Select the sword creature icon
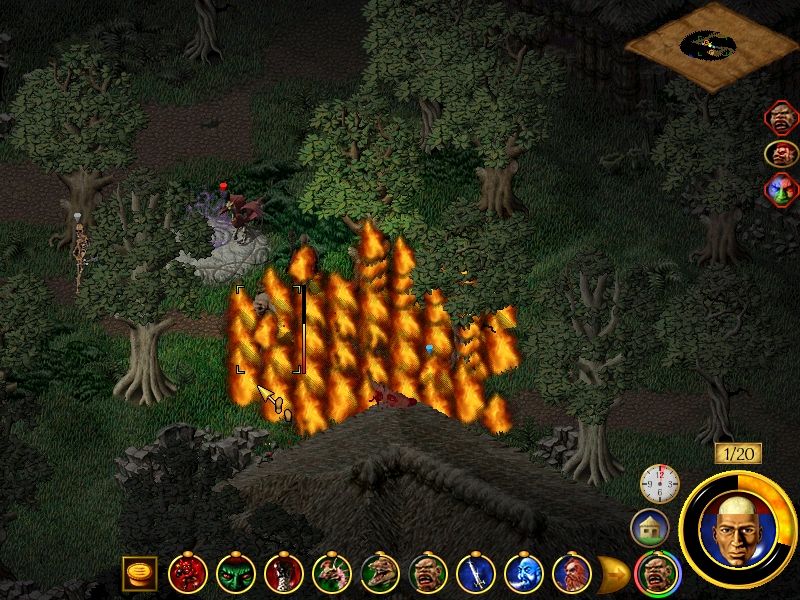Image resolution: width=800 pixels, height=600 pixels. click(476, 573)
